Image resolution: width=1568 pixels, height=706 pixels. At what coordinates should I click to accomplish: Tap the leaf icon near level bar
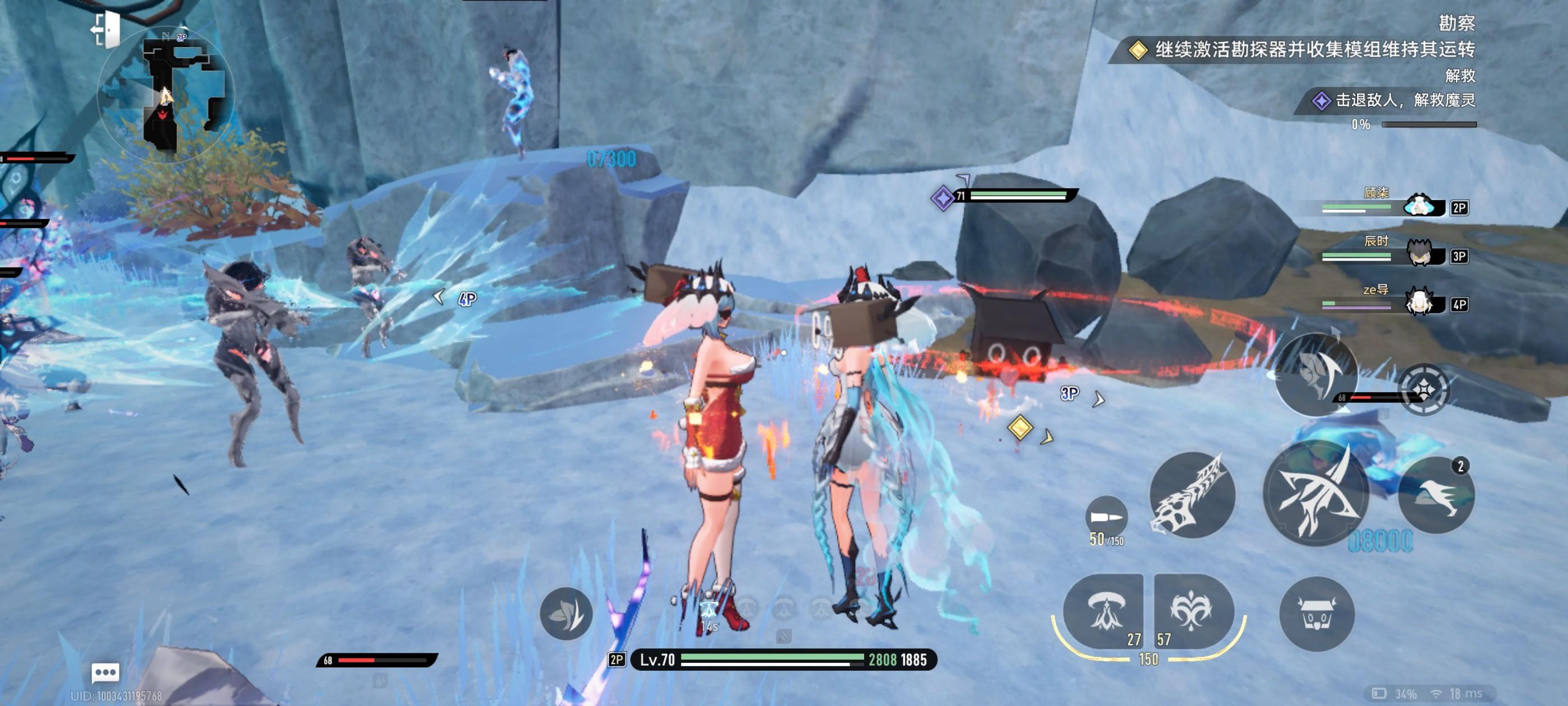566,614
